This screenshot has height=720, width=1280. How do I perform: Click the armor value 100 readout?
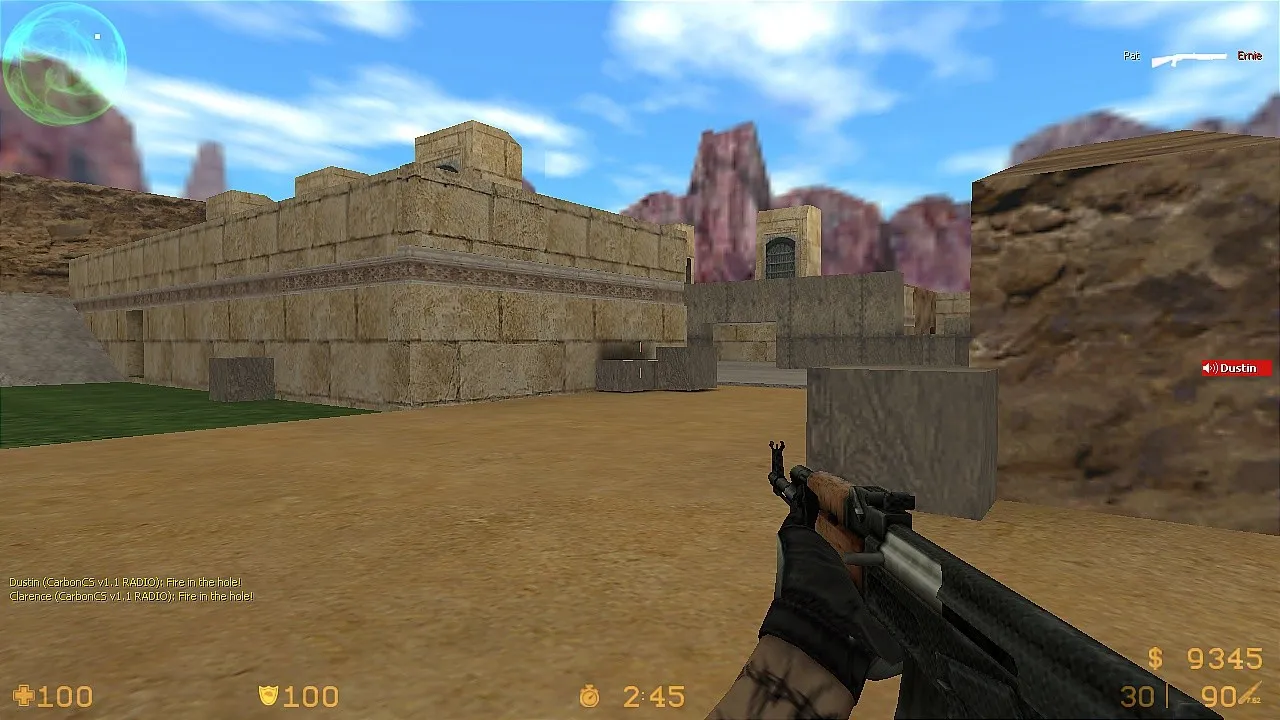pos(310,696)
